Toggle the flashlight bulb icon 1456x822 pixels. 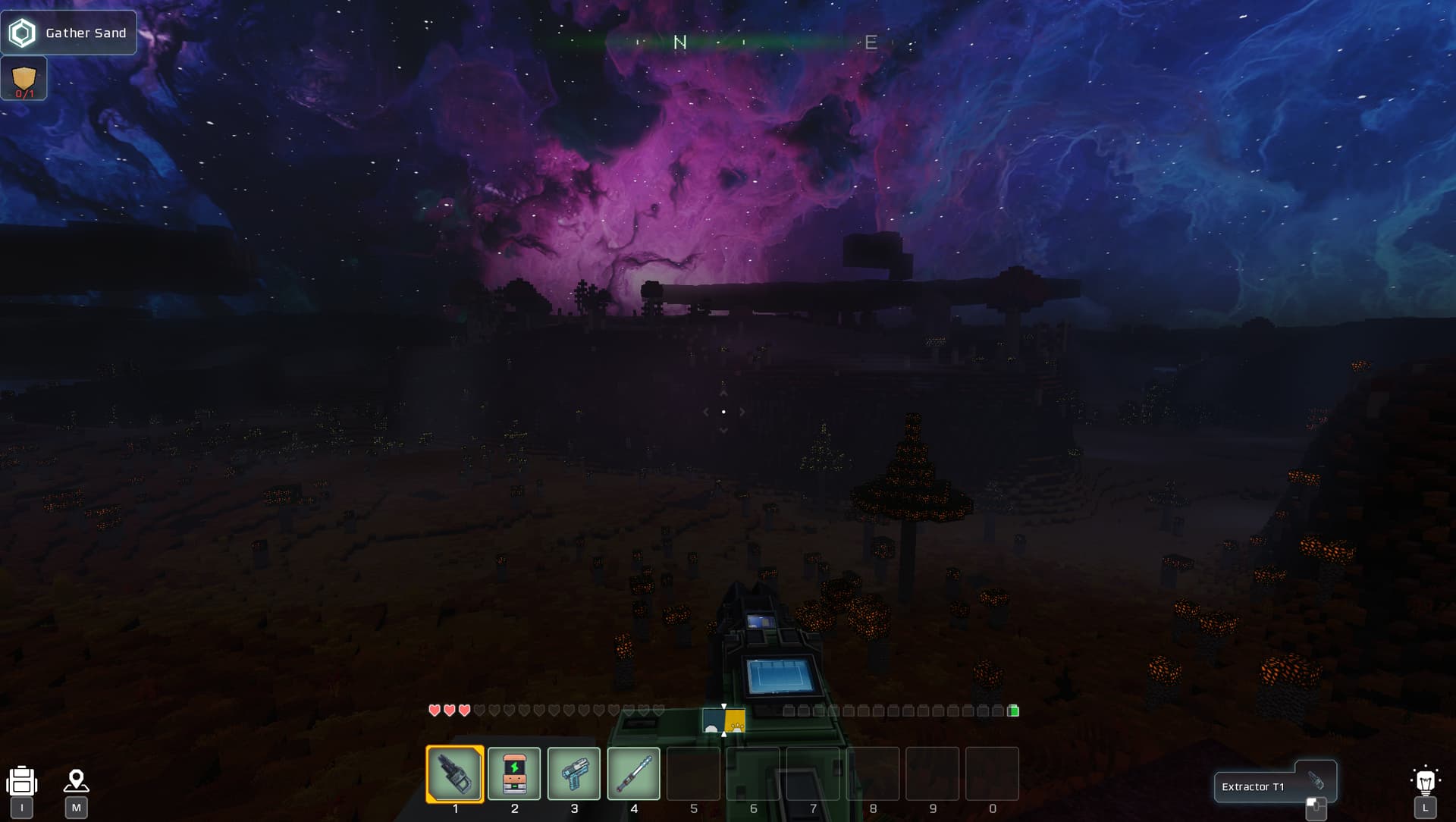[x=1425, y=780]
